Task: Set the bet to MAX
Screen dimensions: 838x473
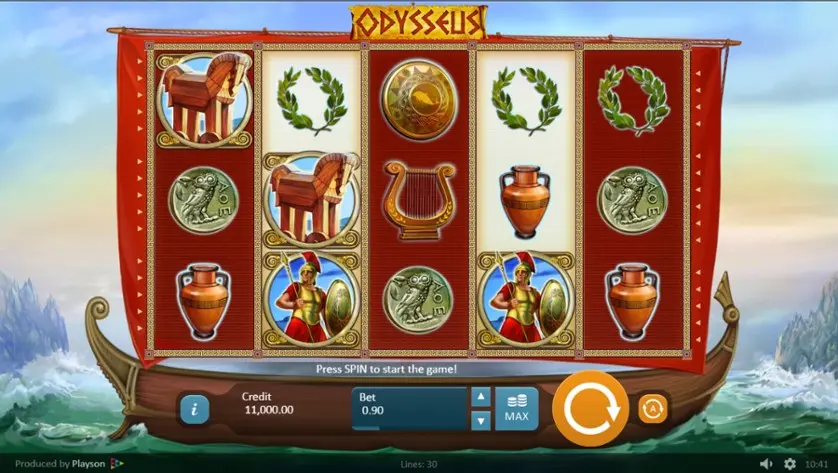Action: coord(516,408)
